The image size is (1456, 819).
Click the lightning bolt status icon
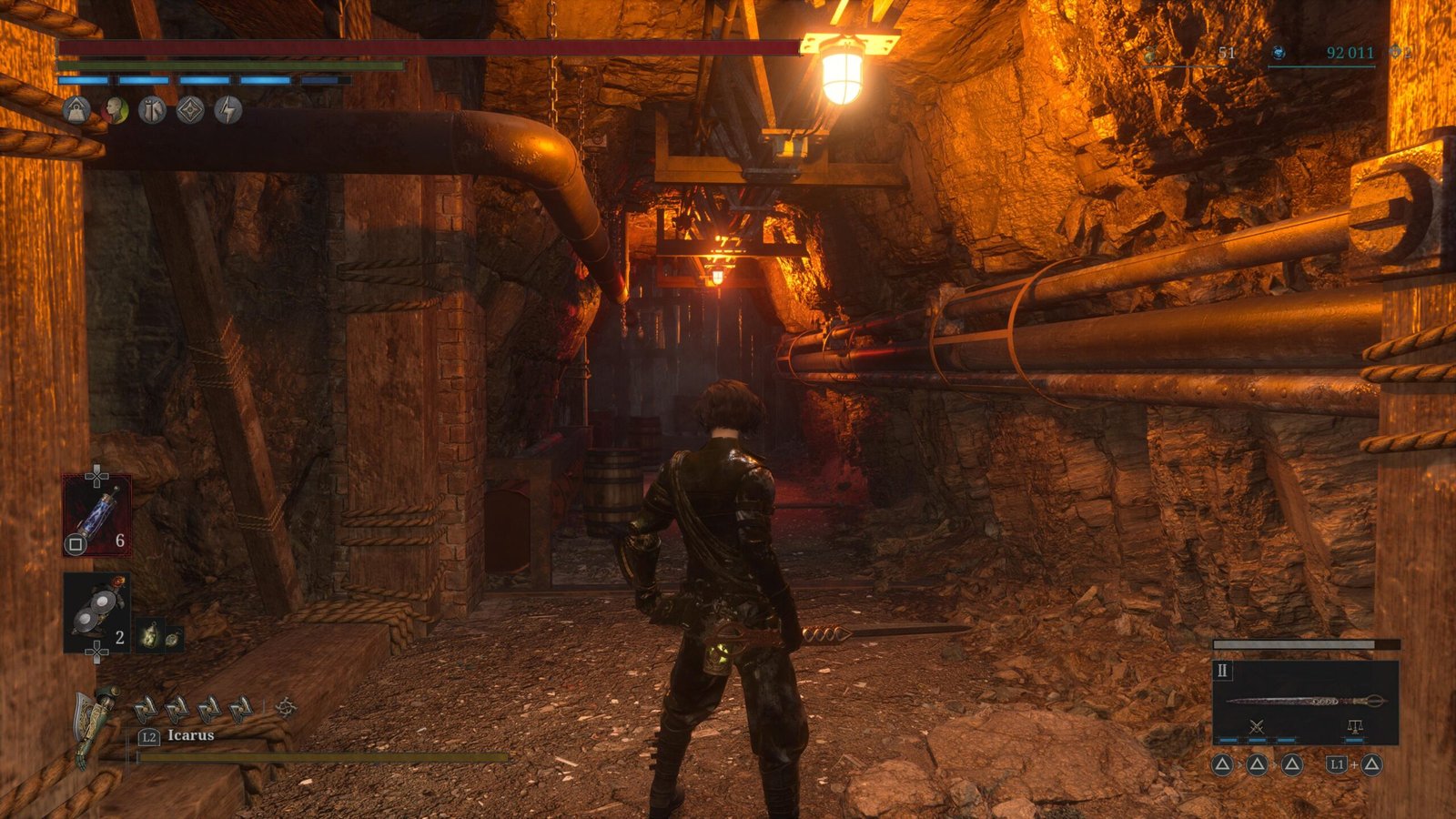[227, 111]
